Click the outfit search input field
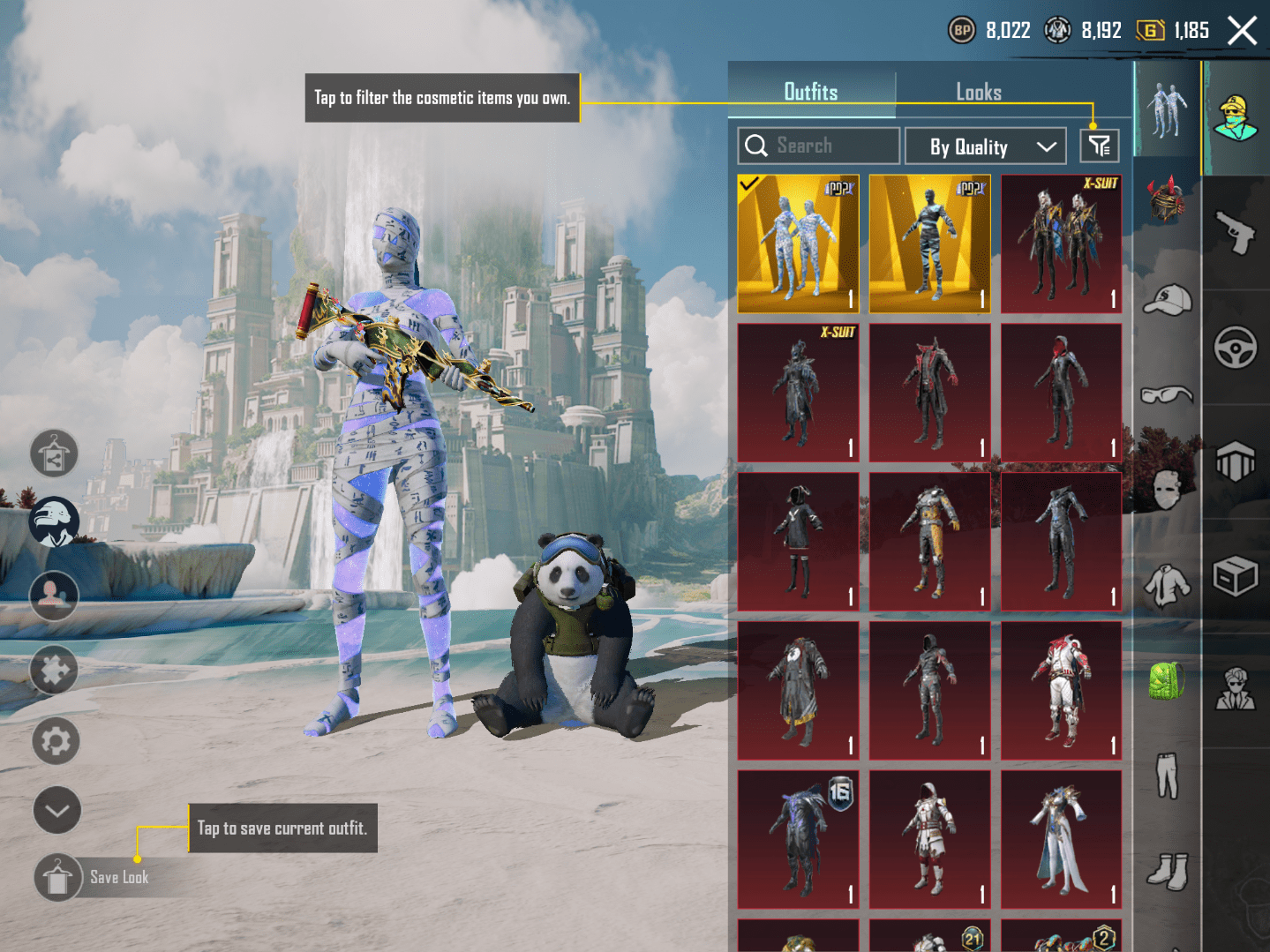The width and height of the screenshot is (1270, 952). click(x=817, y=146)
